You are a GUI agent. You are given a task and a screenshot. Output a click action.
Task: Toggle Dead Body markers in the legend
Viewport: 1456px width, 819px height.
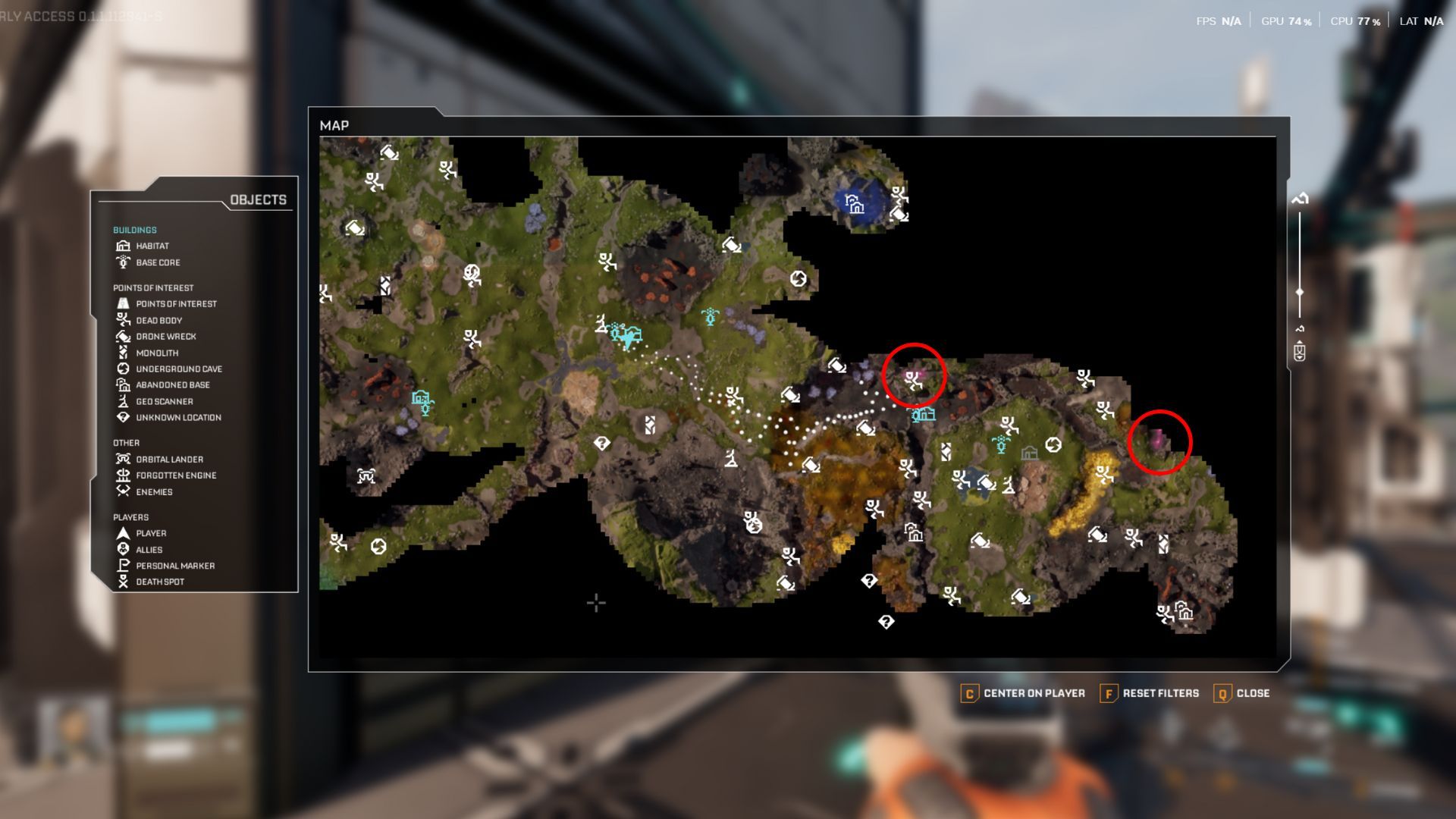(x=158, y=321)
